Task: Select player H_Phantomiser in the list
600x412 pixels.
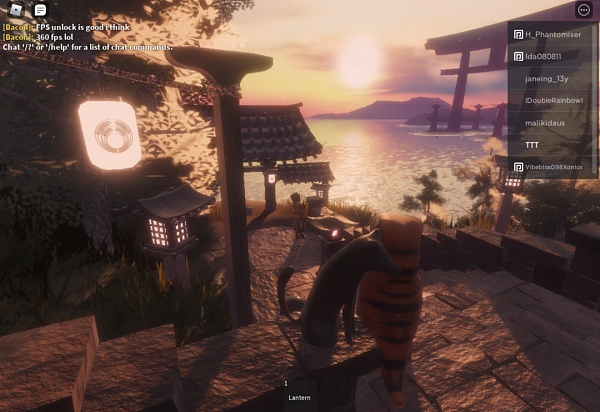Action: point(552,34)
